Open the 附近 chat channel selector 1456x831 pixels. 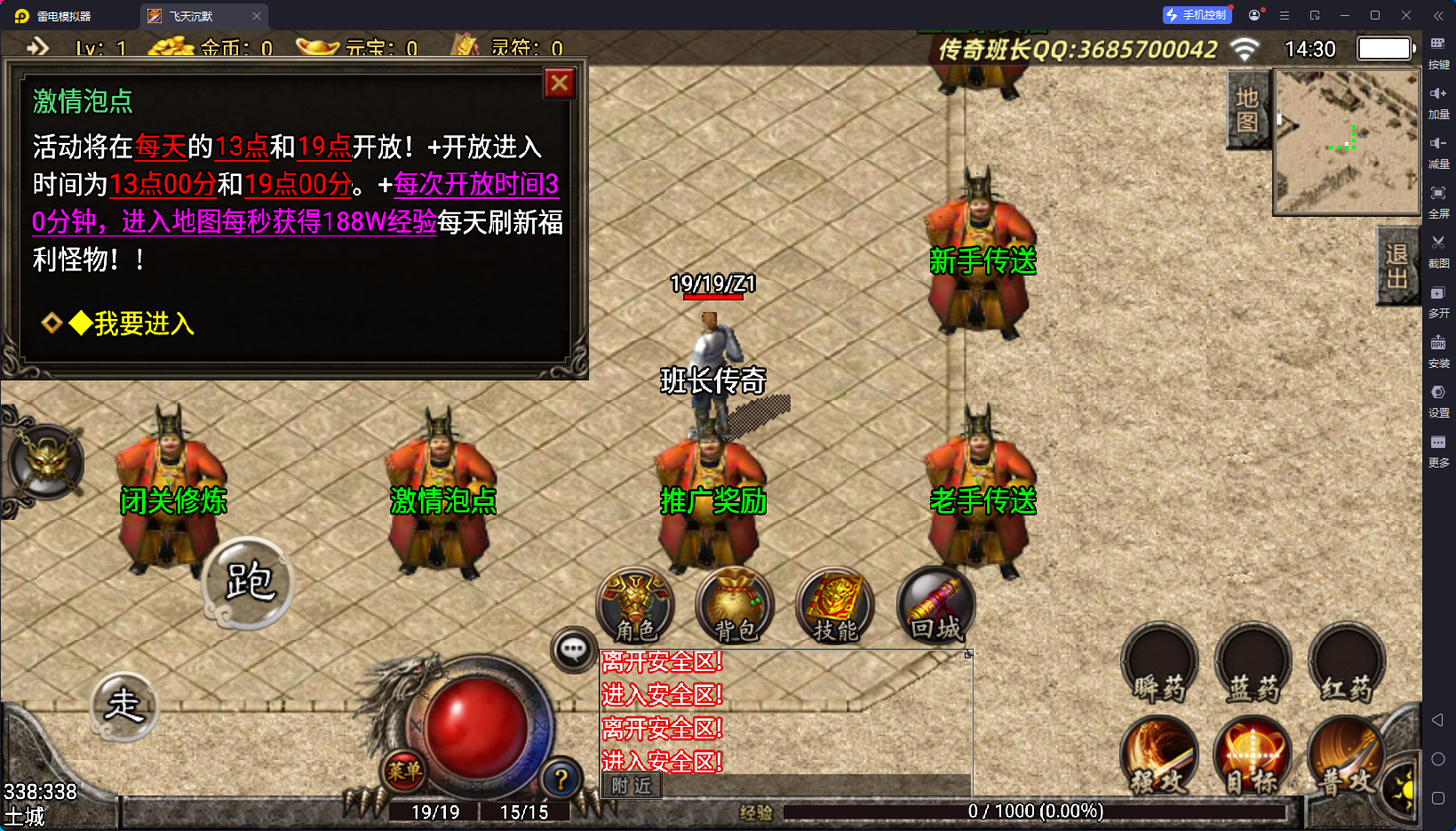coord(630,787)
